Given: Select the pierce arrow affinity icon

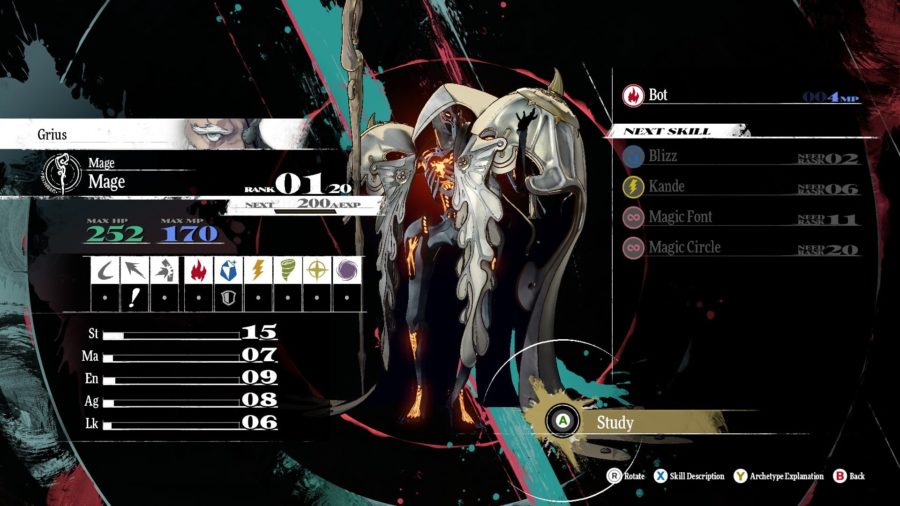Looking at the screenshot, I should coord(135,270).
